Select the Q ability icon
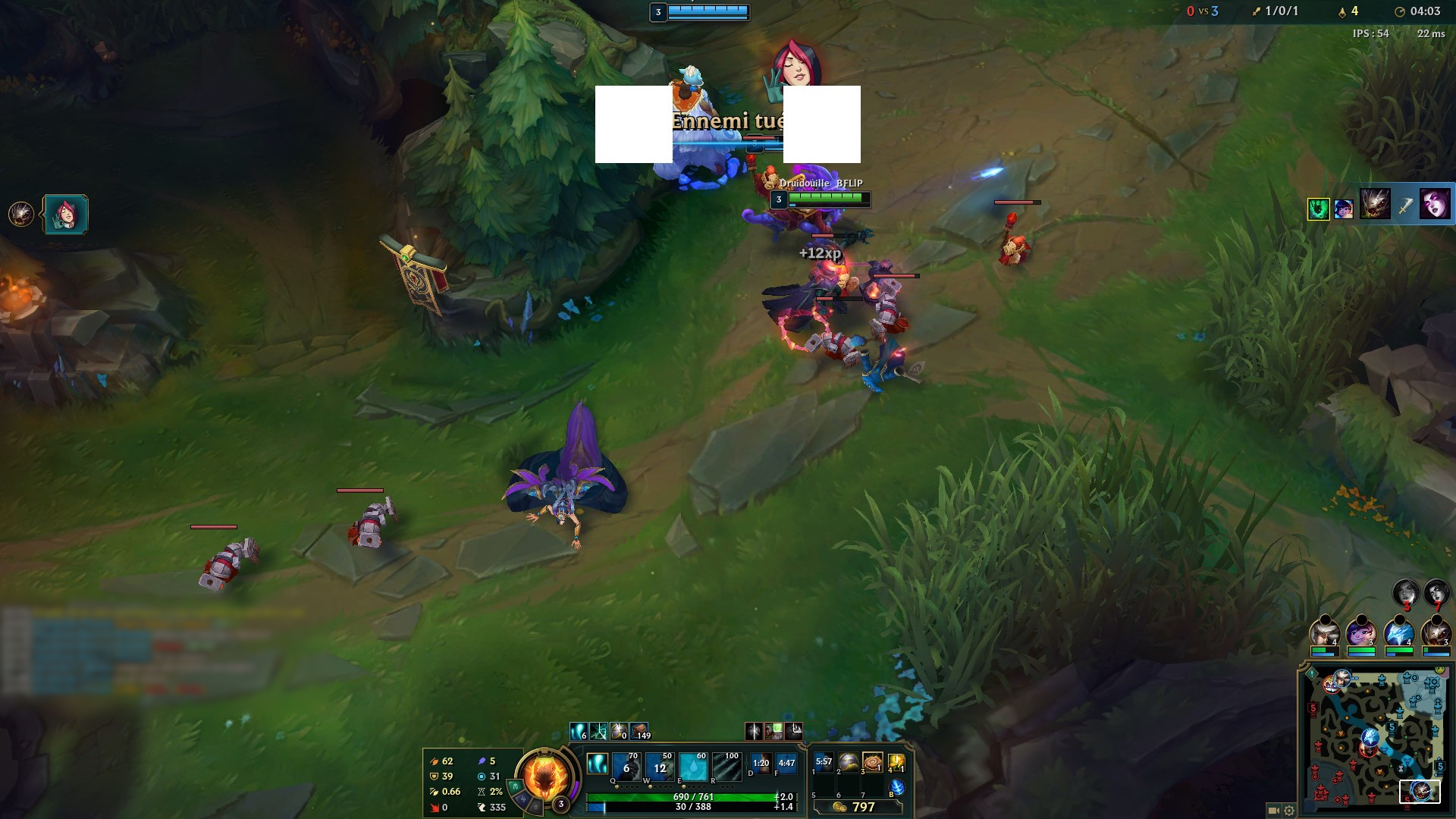1456x819 pixels. [x=626, y=766]
